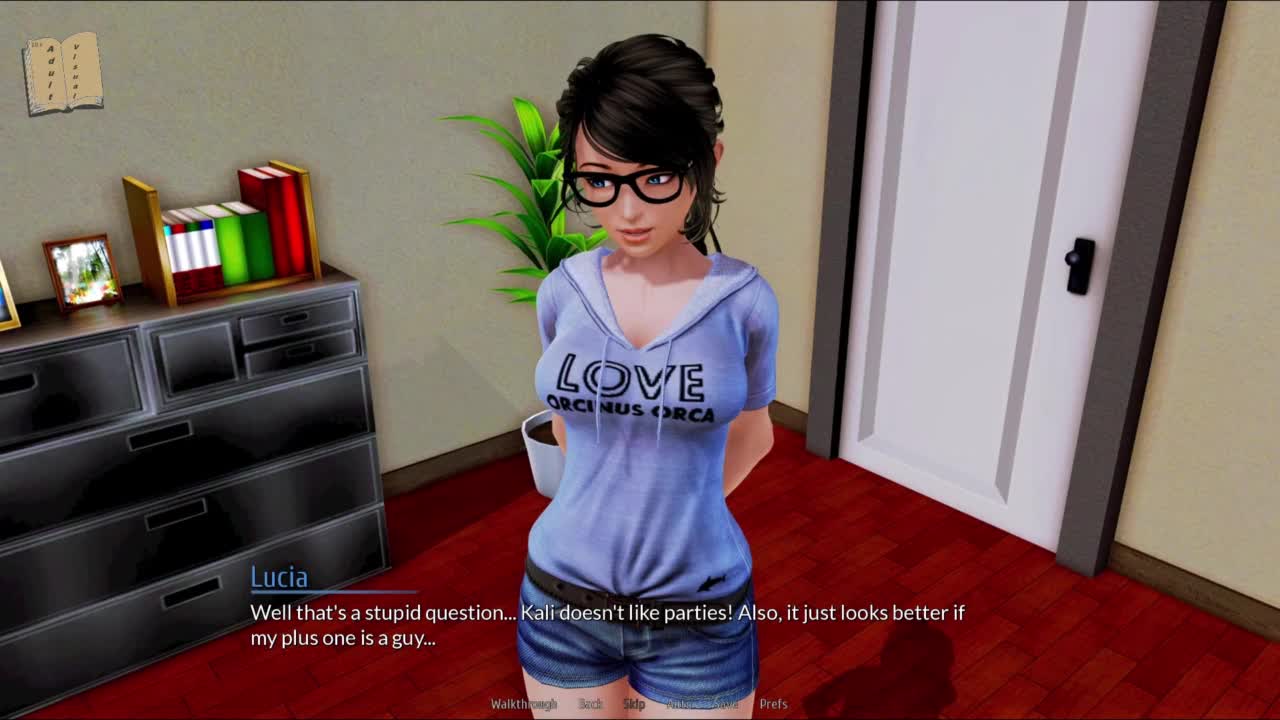Viewport: 1280px width, 720px height.
Task: Open the Walkthrough from the quick menu
Action: coord(523,704)
